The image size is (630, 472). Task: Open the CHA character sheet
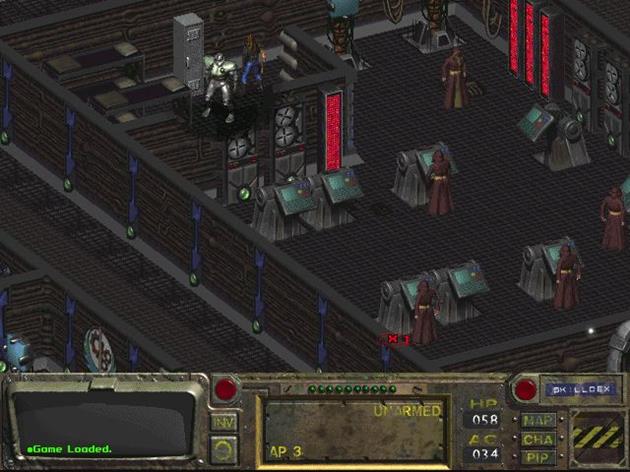[537, 439]
